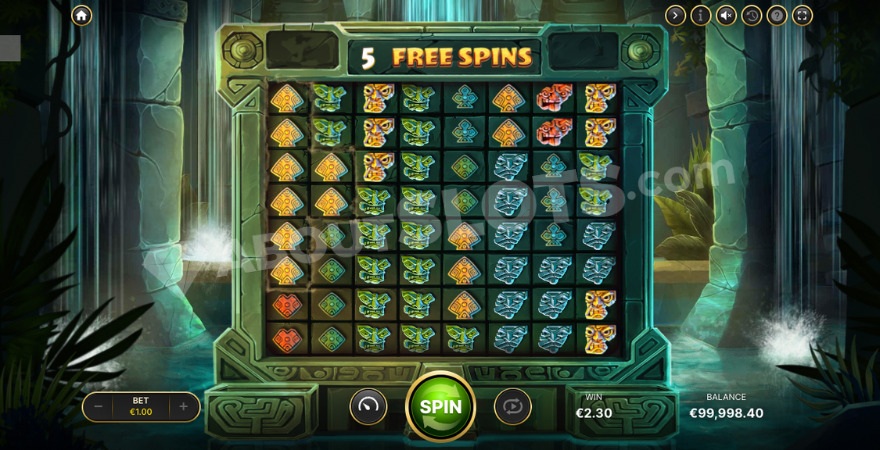880x450 pixels.
Task: Hit the green SPIN button
Action: point(440,406)
